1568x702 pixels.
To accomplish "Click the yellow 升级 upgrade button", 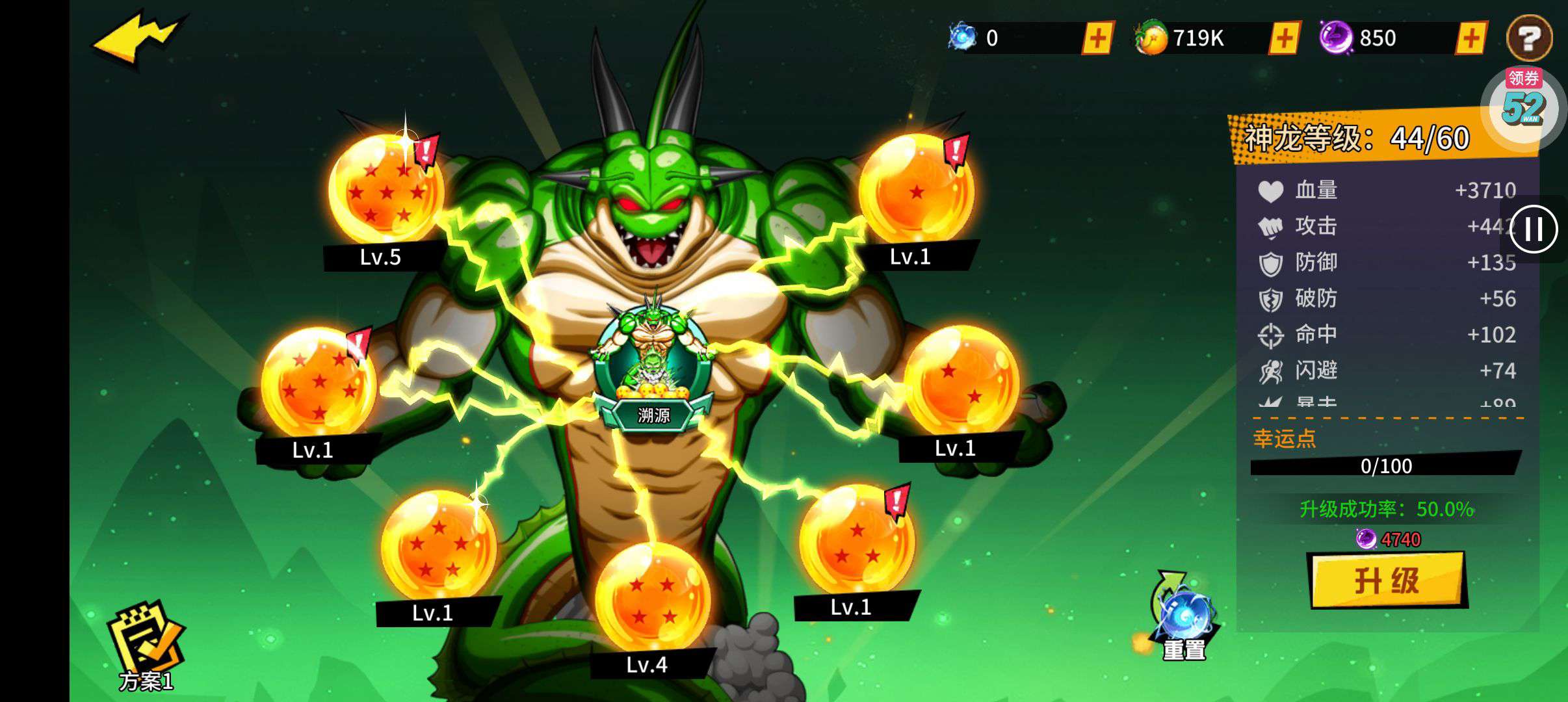I will tap(1387, 580).
